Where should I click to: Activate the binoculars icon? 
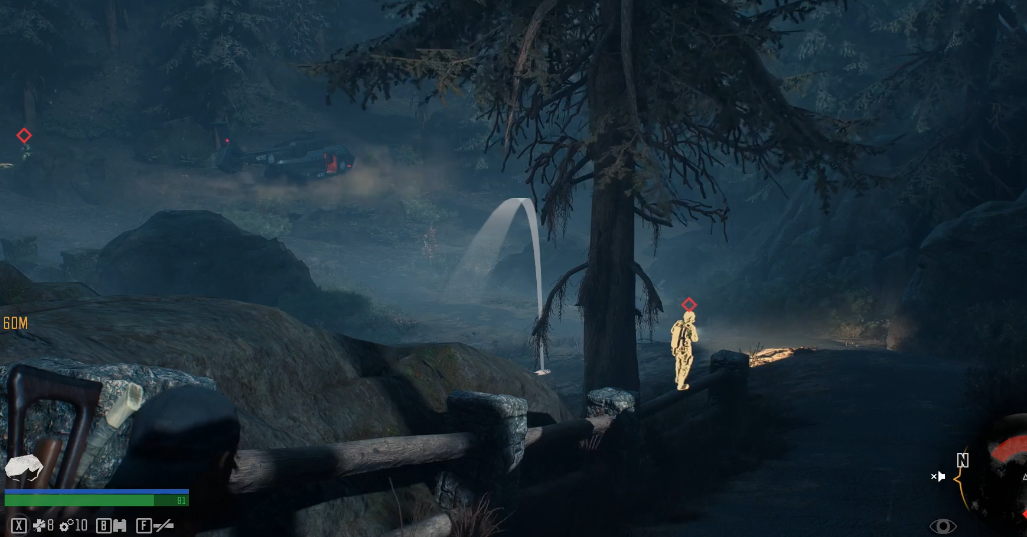pos(119,525)
